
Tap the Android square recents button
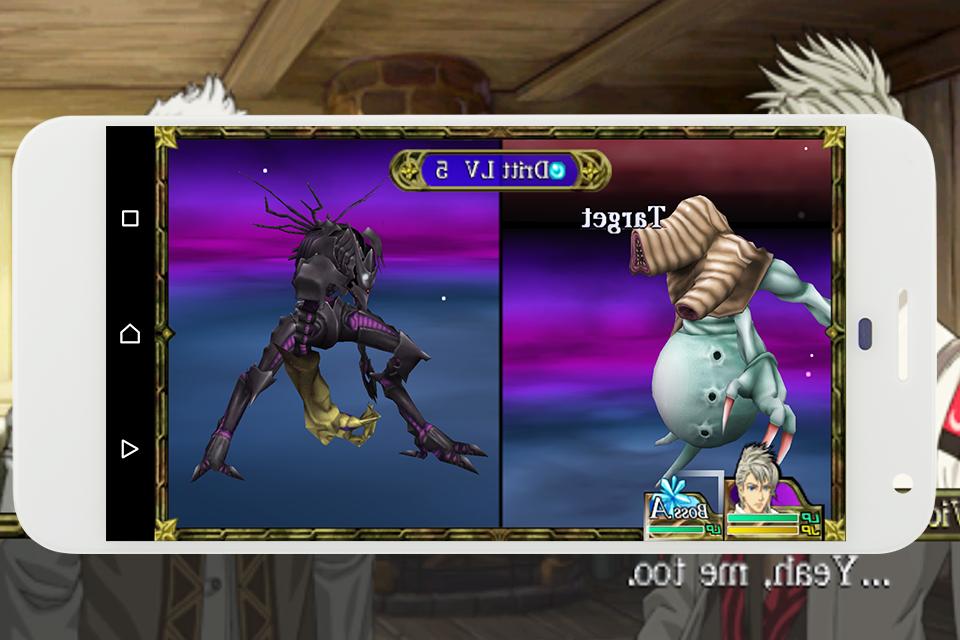130,218
